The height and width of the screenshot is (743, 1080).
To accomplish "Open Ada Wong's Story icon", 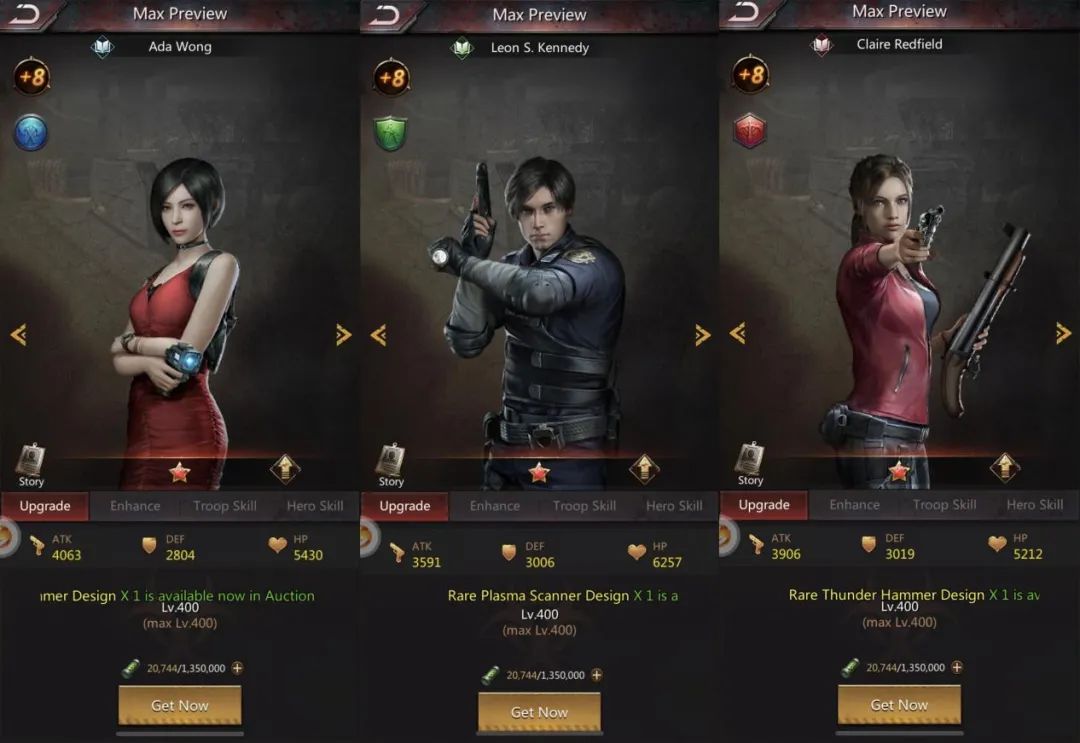I will click(x=31, y=464).
